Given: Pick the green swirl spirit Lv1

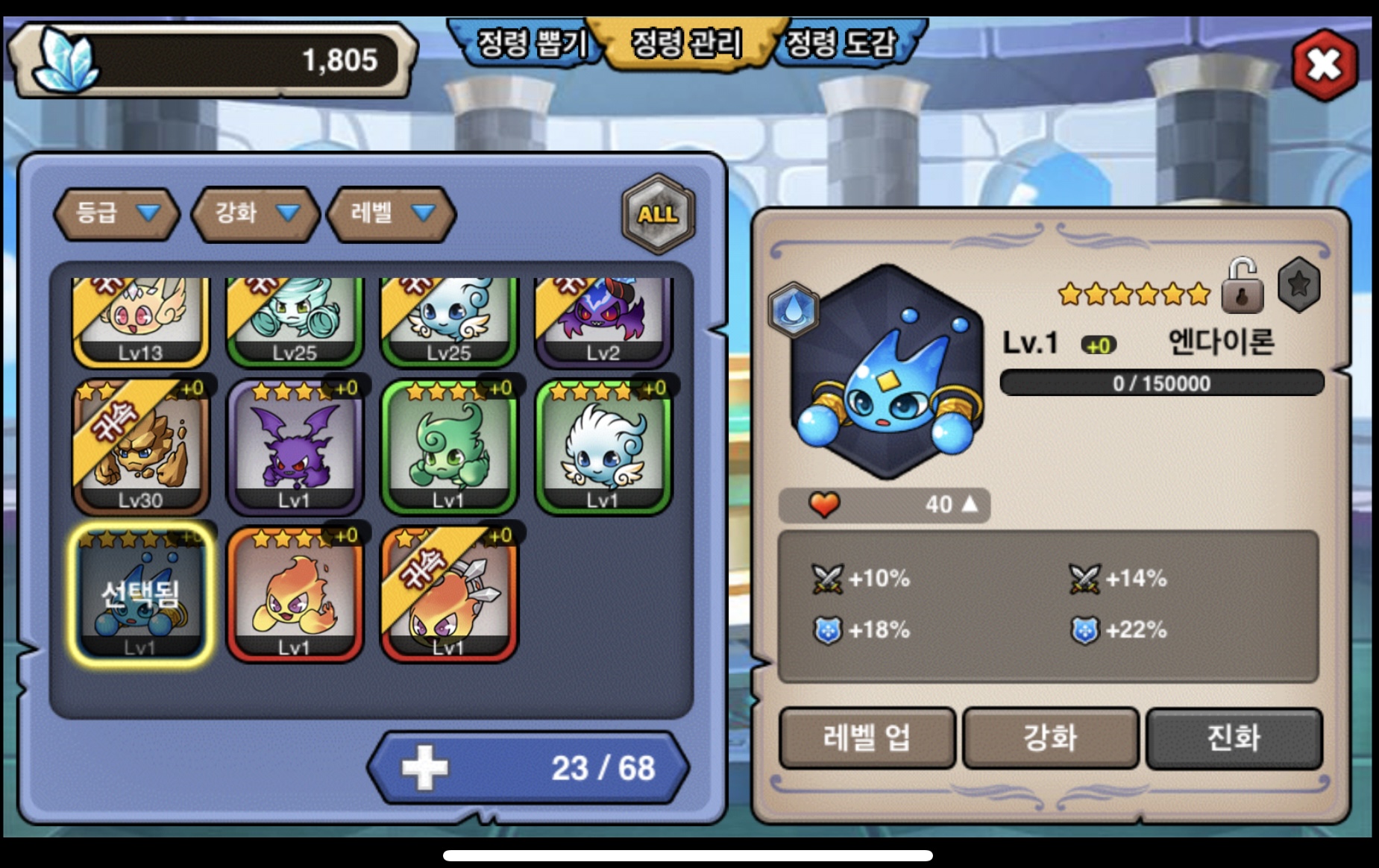Looking at the screenshot, I should pos(449,447).
